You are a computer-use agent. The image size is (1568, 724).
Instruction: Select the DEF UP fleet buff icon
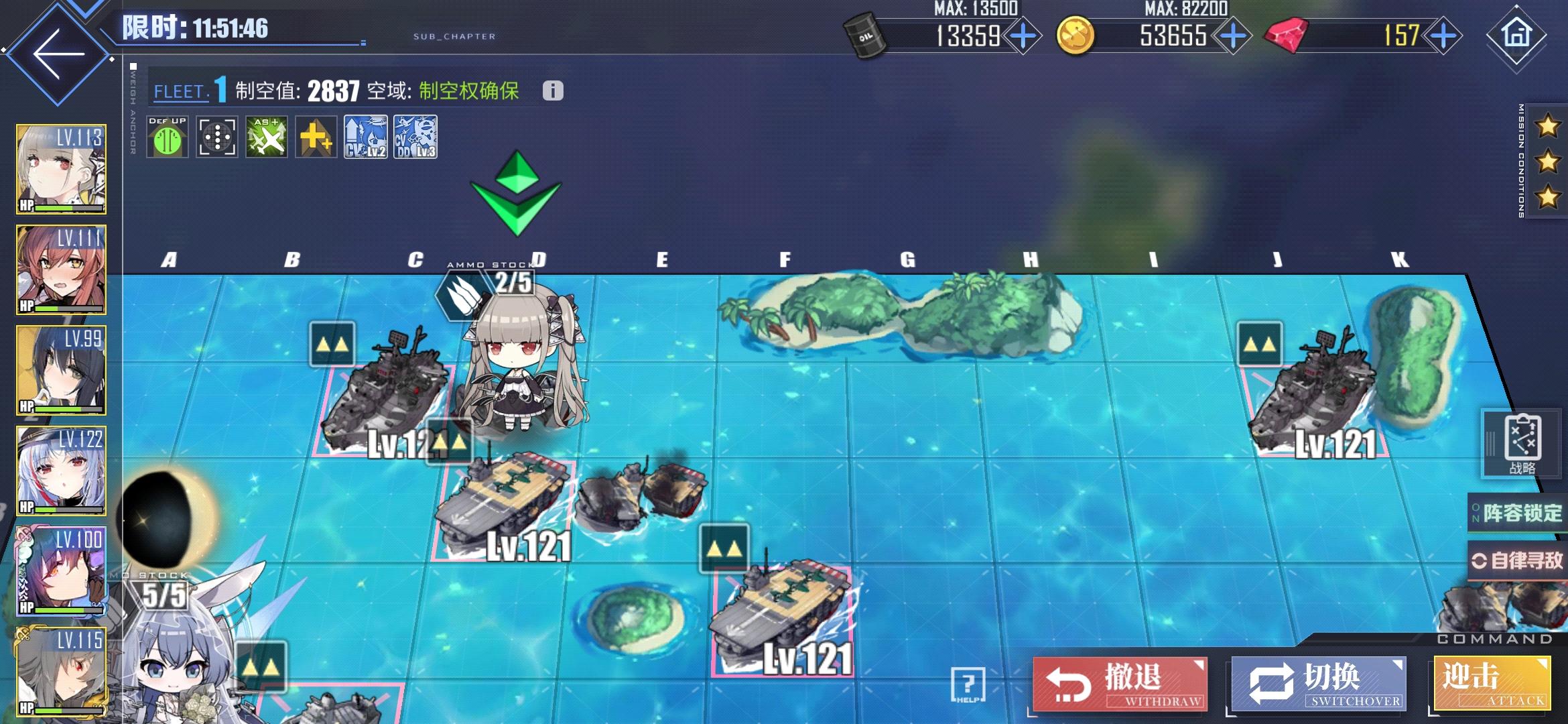(x=169, y=137)
